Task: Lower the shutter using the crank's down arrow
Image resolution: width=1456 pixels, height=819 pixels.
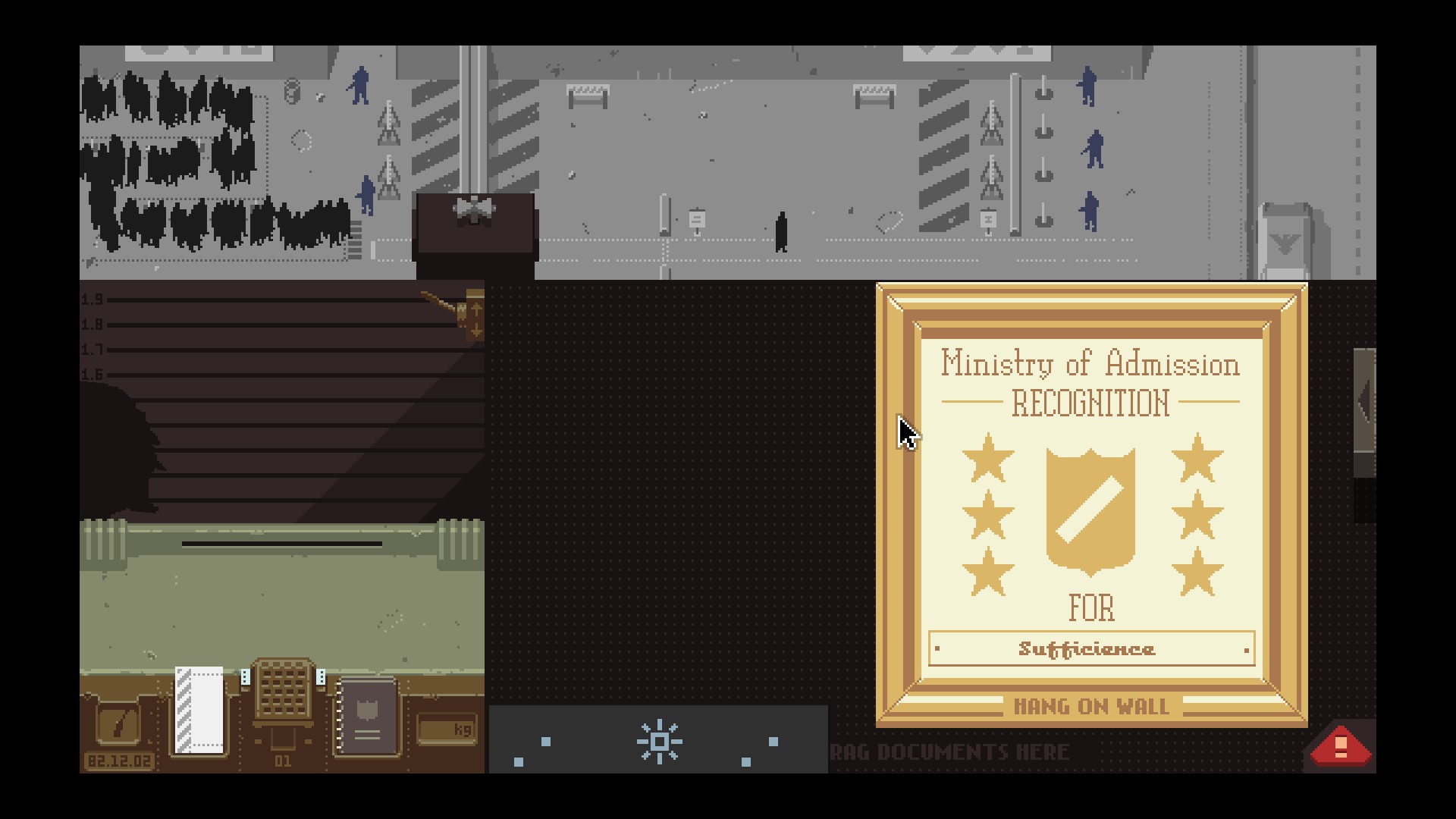Action: pos(475,331)
